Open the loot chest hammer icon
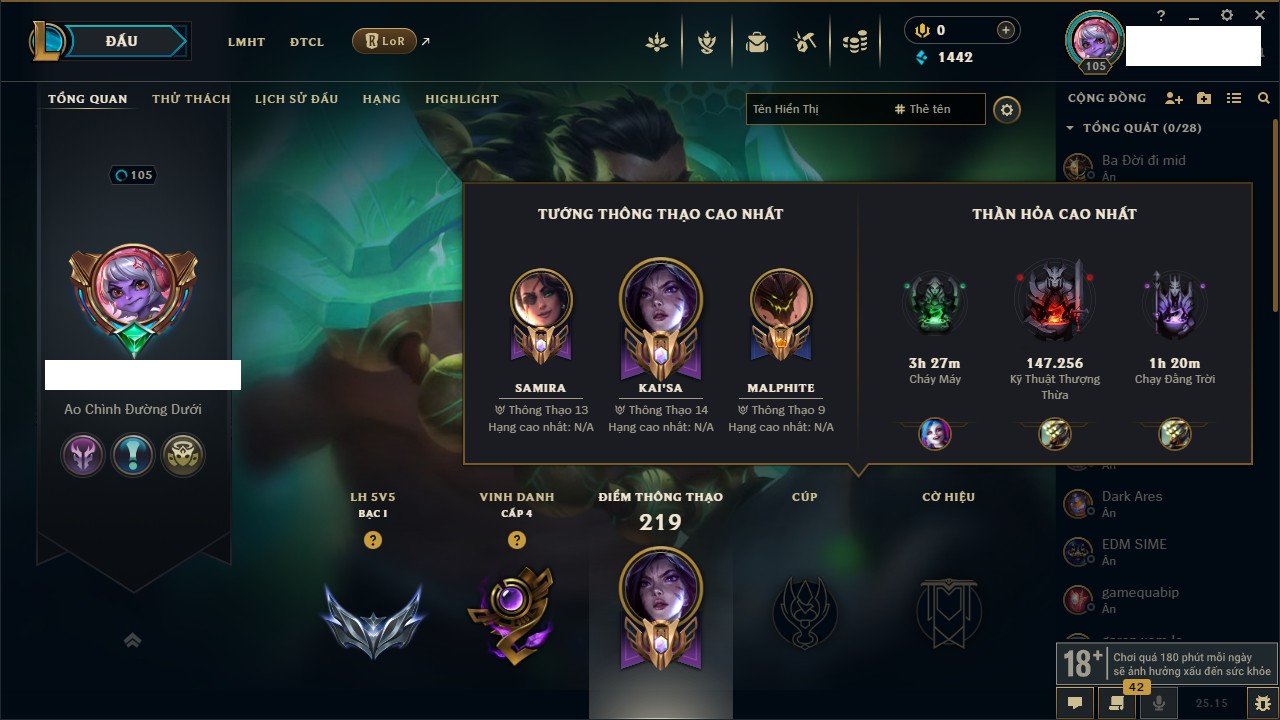 click(x=805, y=42)
